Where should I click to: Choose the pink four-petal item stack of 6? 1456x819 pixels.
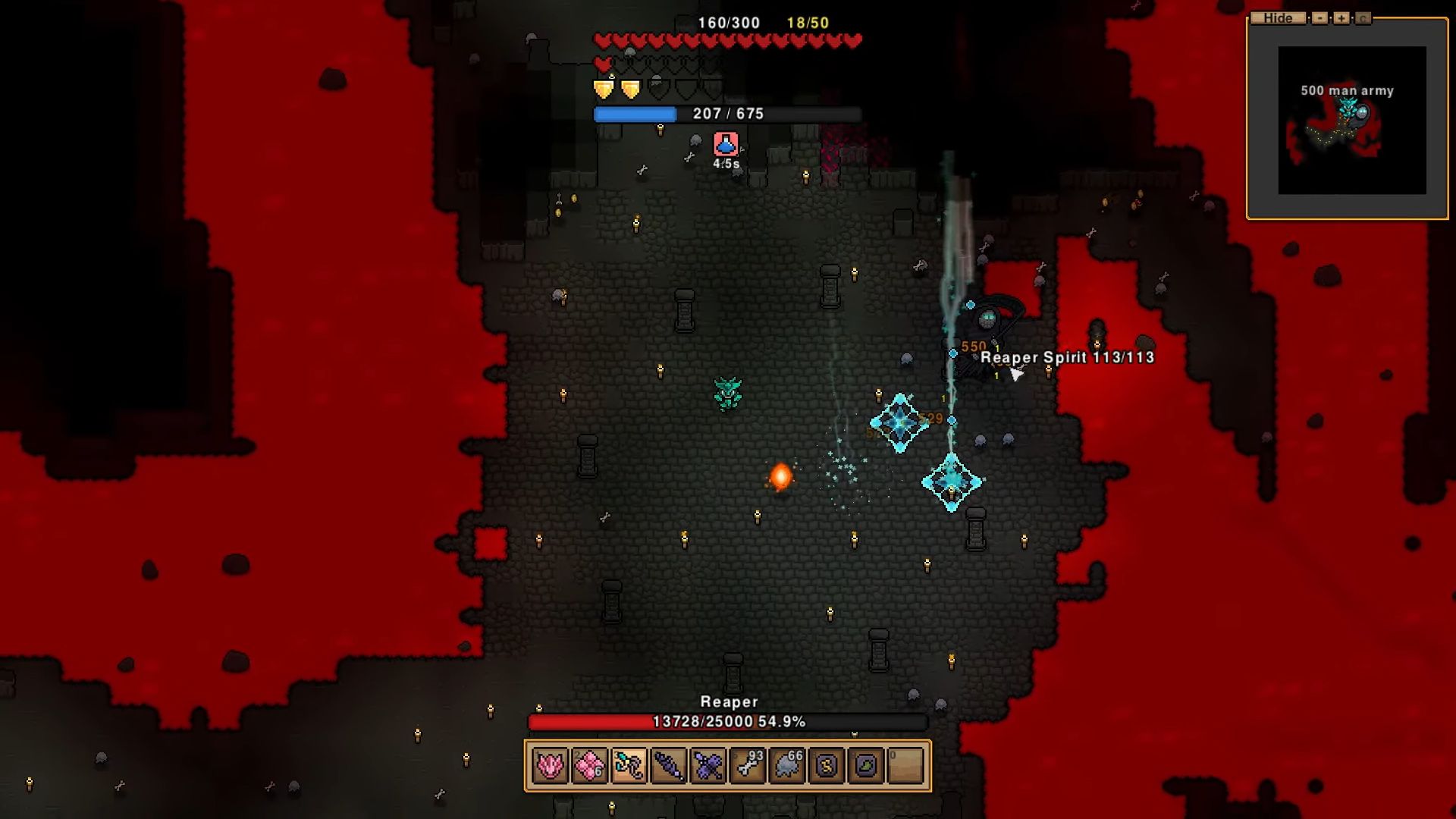coord(589,766)
